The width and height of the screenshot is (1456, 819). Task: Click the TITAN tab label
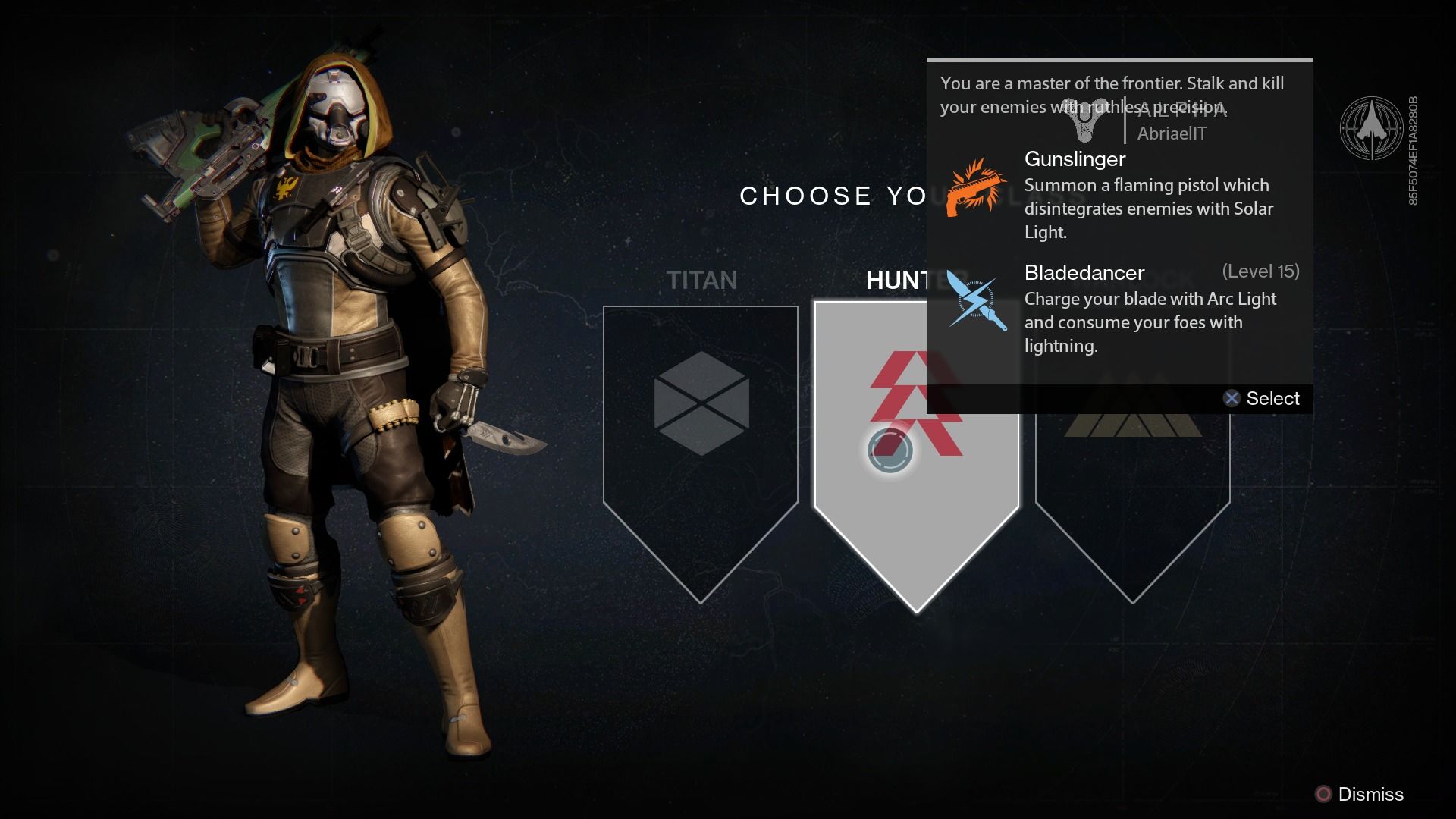pyautogui.click(x=701, y=280)
